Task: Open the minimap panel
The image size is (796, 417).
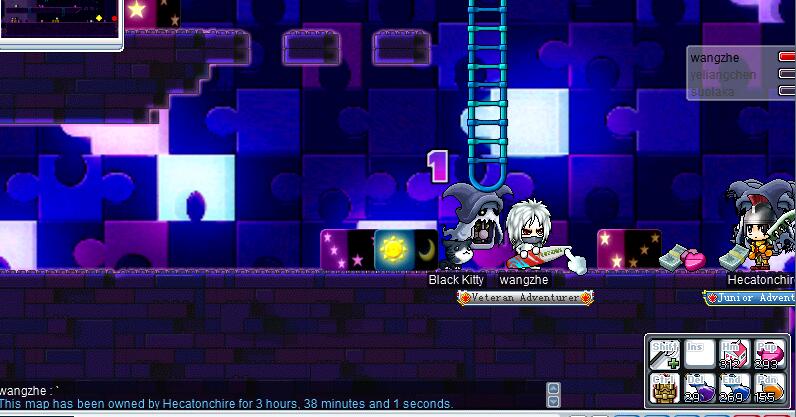Action: (x=60, y=22)
